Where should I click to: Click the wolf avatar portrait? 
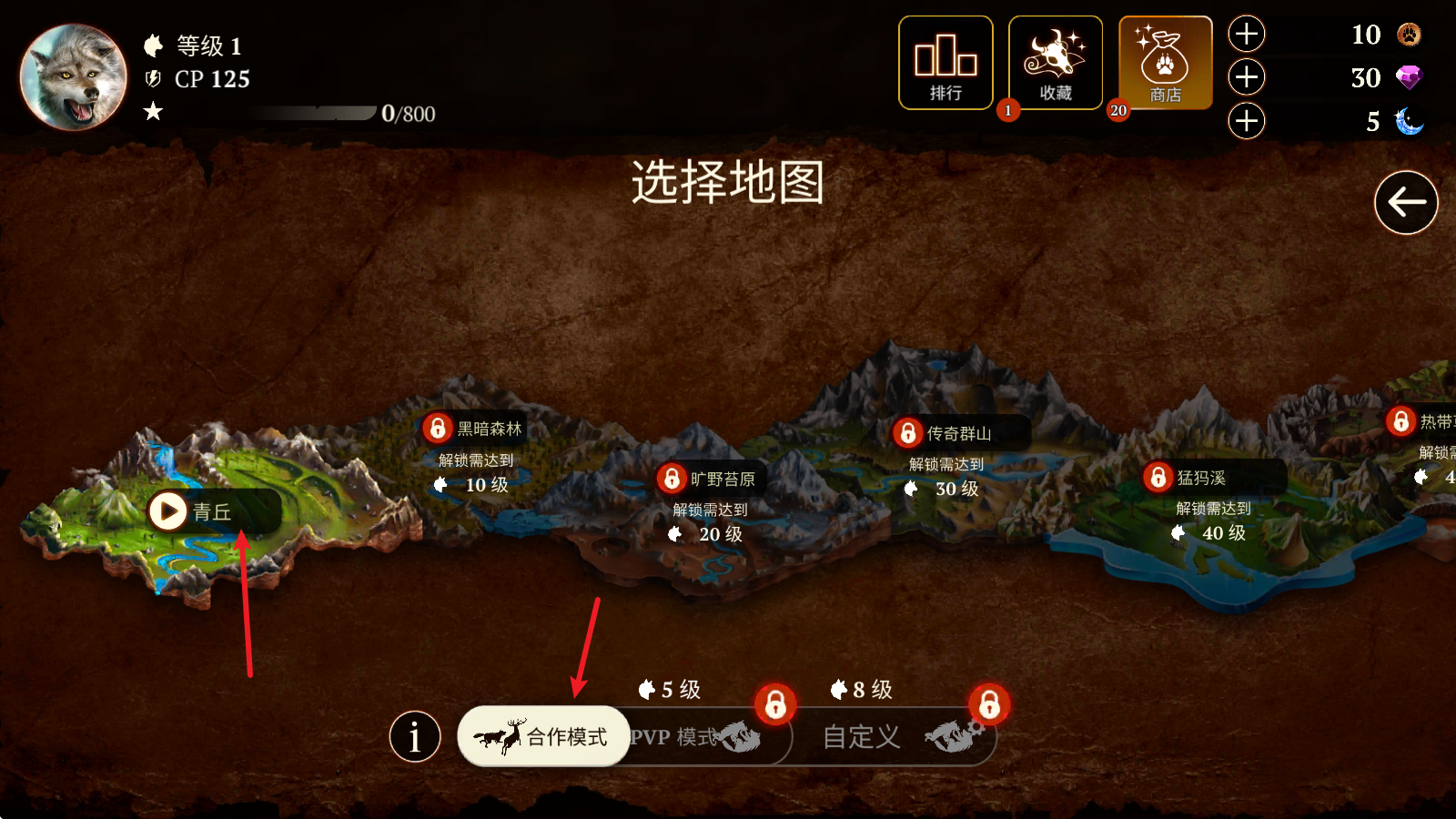(72, 76)
